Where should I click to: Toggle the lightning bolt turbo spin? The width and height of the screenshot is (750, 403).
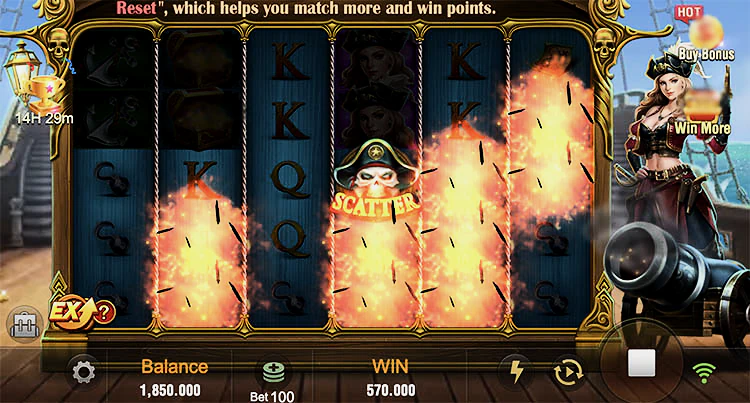tap(516, 372)
